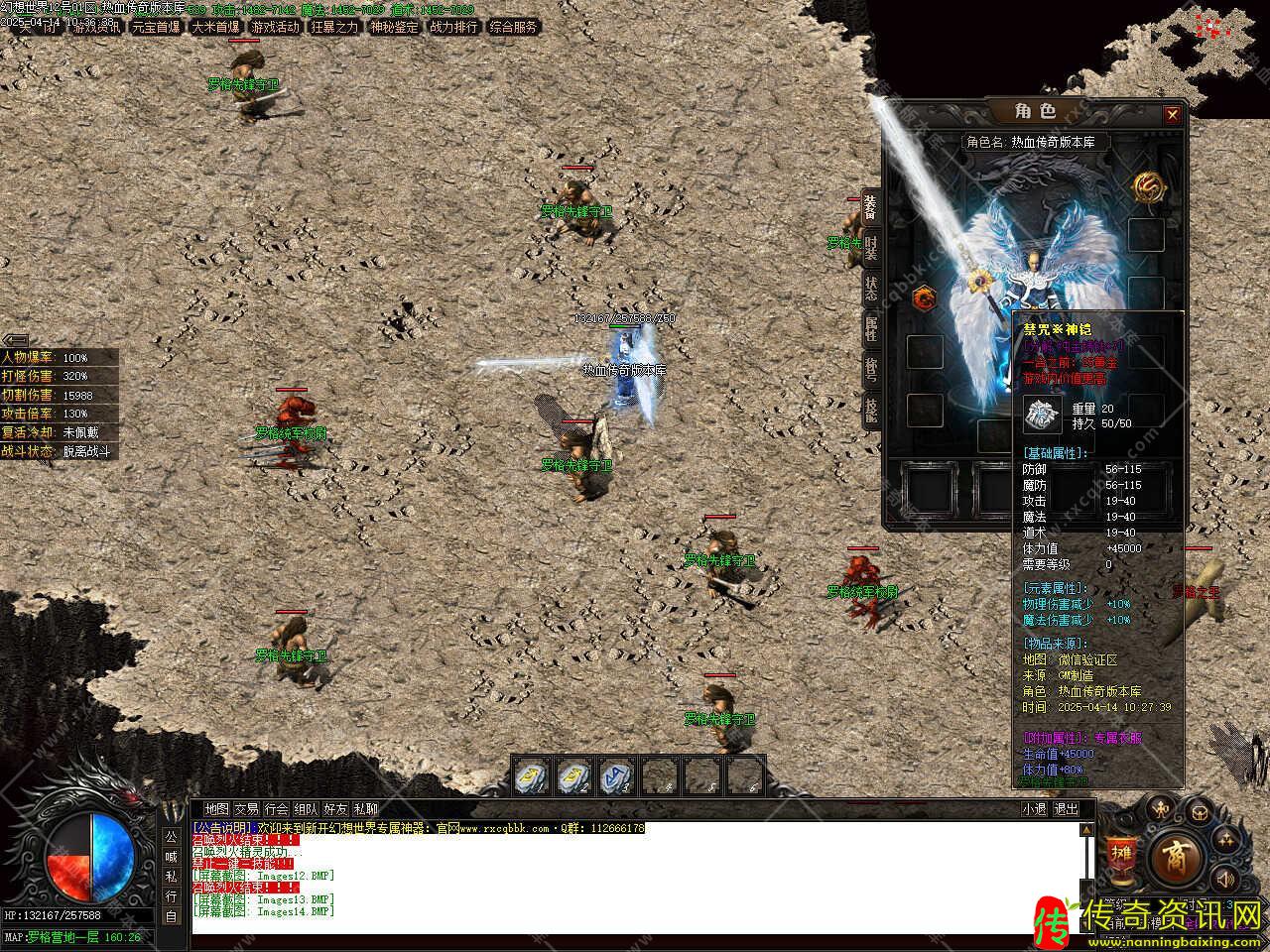Open the 元宝首爆 menu
Viewport: 1270px width, 952px height.
point(156,28)
